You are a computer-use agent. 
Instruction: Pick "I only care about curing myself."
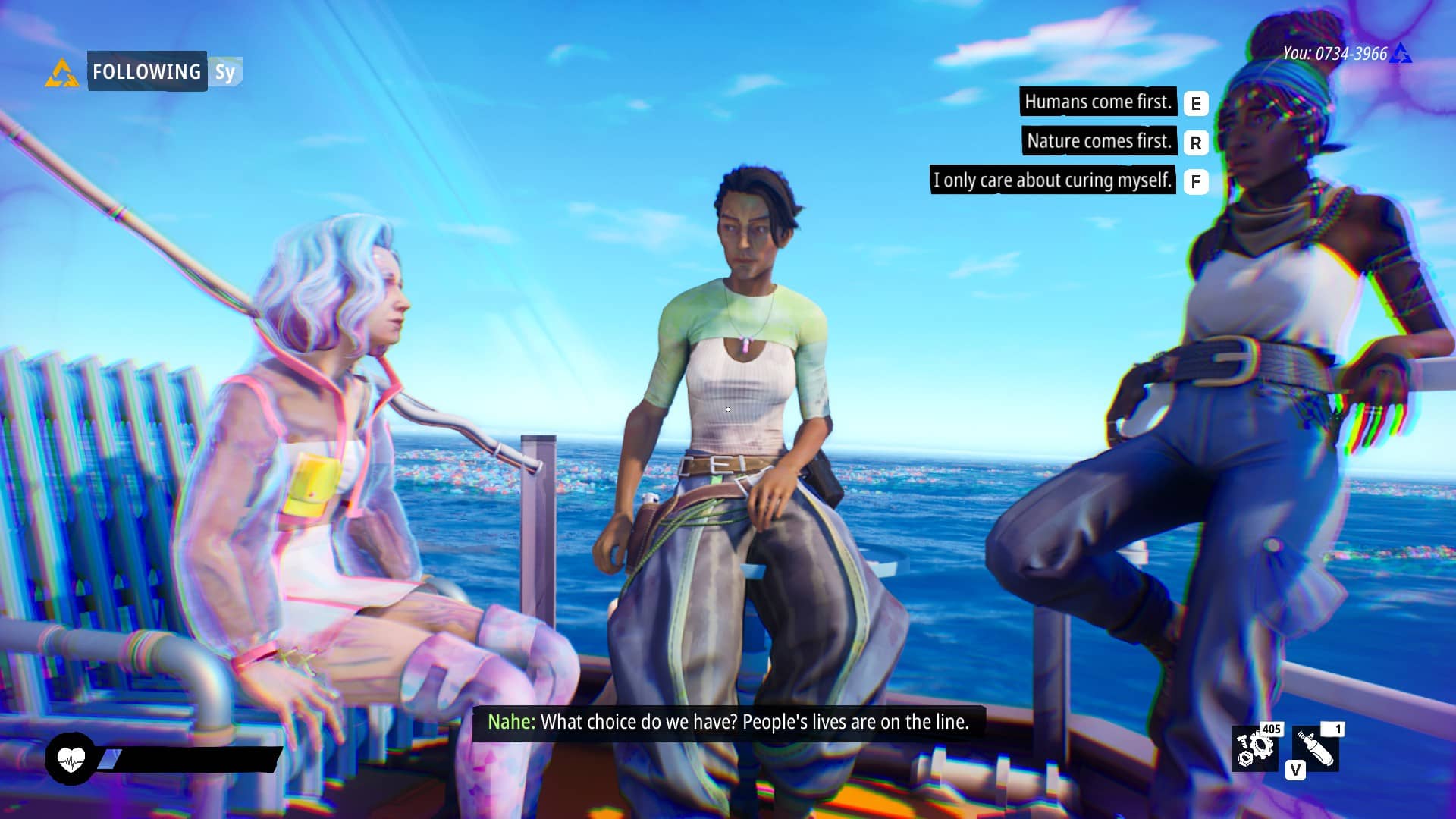point(1053,180)
